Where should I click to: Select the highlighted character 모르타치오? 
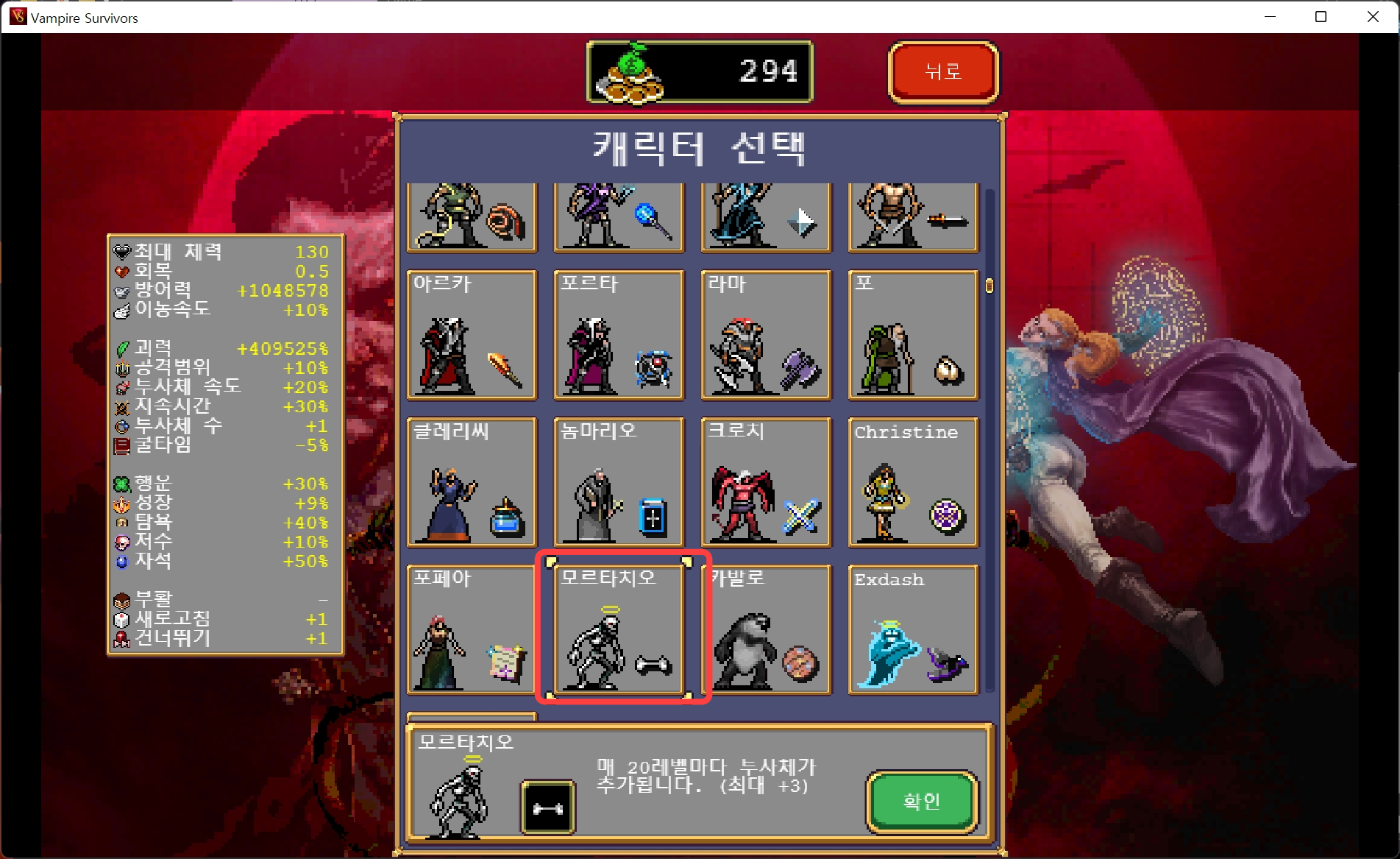click(619, 631)
